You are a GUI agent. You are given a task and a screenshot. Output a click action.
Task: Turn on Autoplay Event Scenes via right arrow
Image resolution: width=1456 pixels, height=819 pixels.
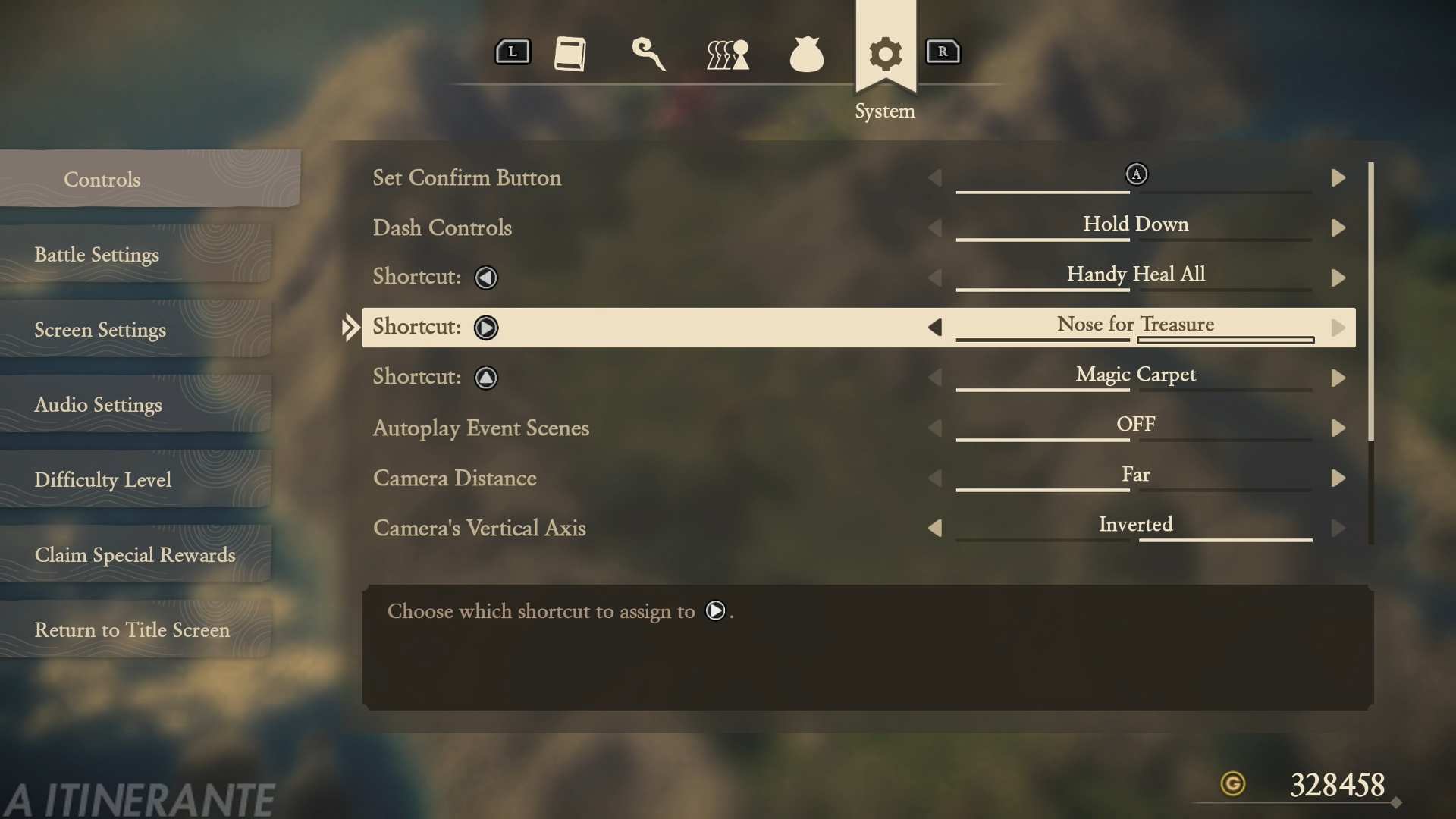(1338, 428)
